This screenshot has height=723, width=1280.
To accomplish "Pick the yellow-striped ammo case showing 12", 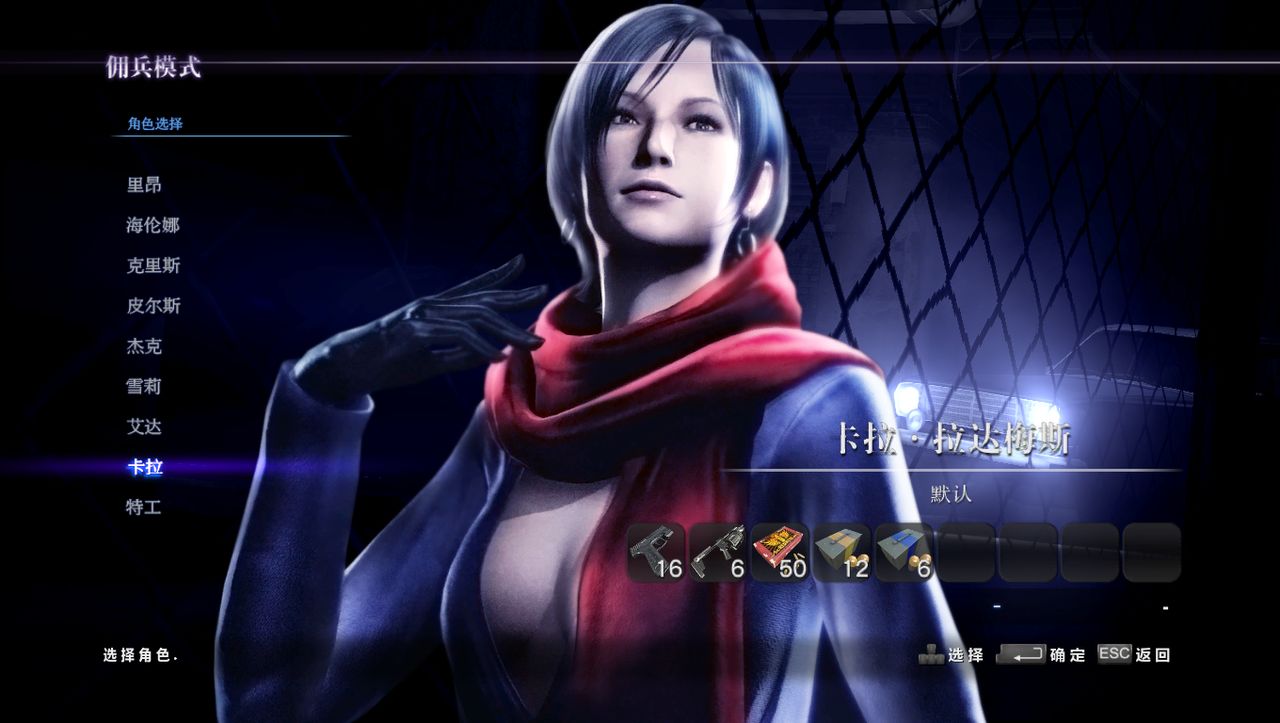I will 842,552.
